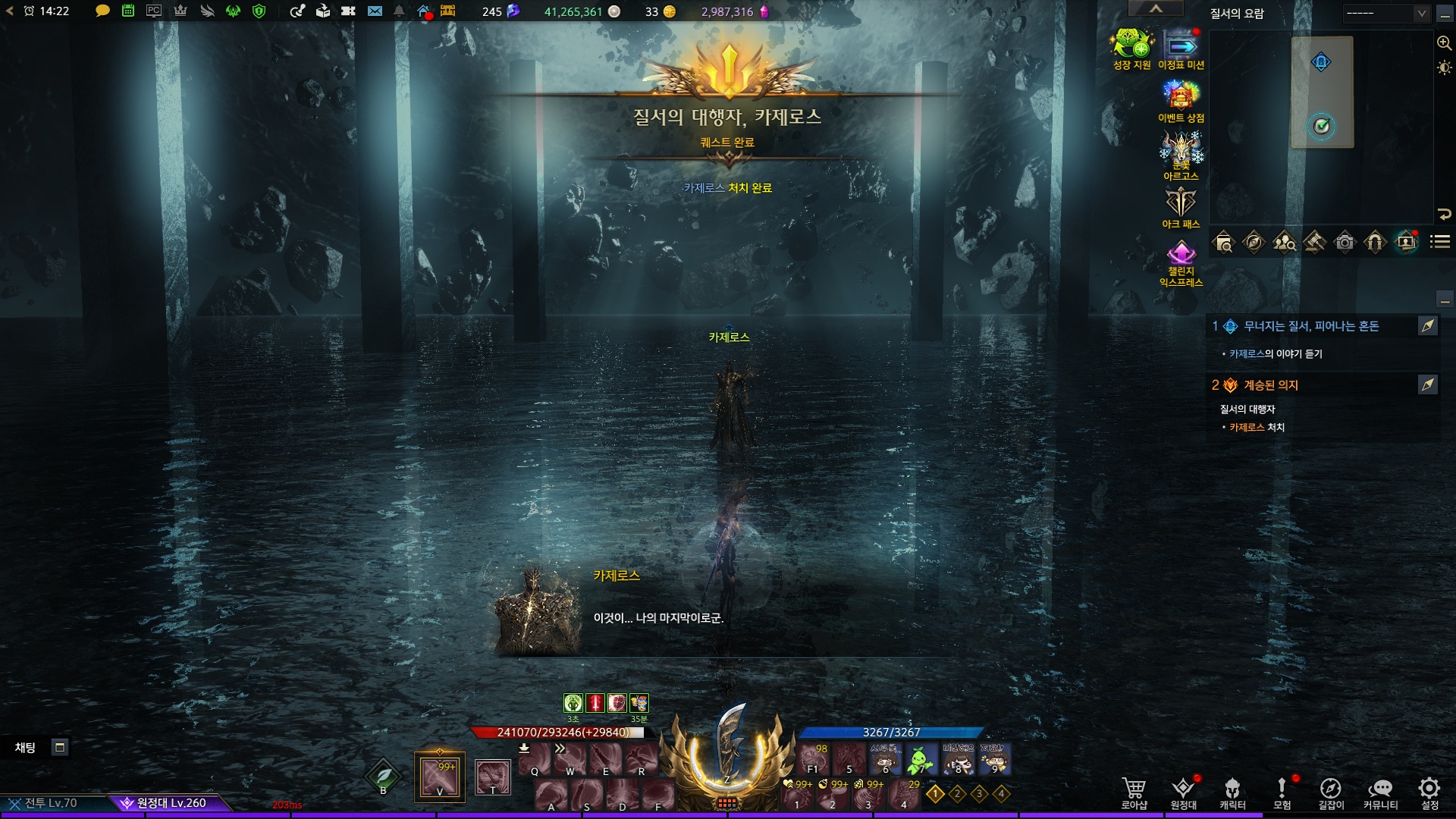Open the 커뮤니티 community menu
This screenshot has width=1456, height=819.
[x=1380, y=792]
